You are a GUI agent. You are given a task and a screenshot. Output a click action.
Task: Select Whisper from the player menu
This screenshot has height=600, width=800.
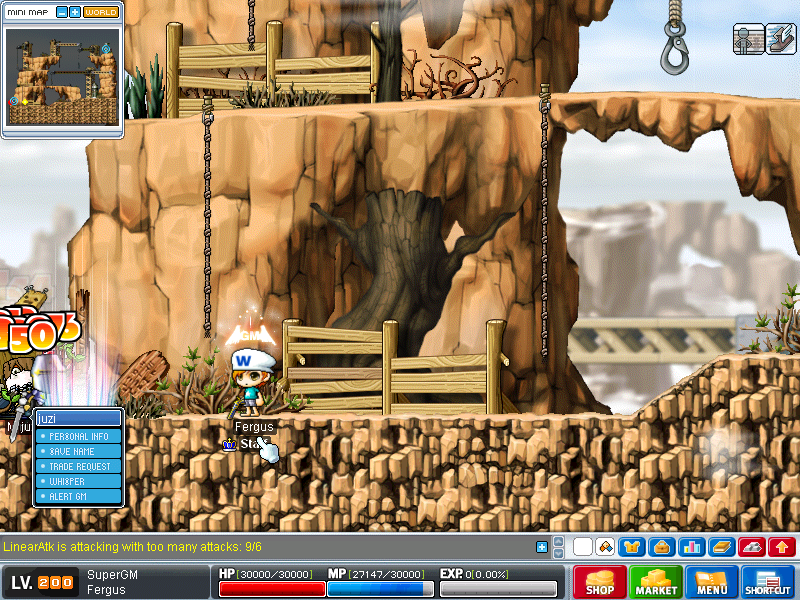79,481
